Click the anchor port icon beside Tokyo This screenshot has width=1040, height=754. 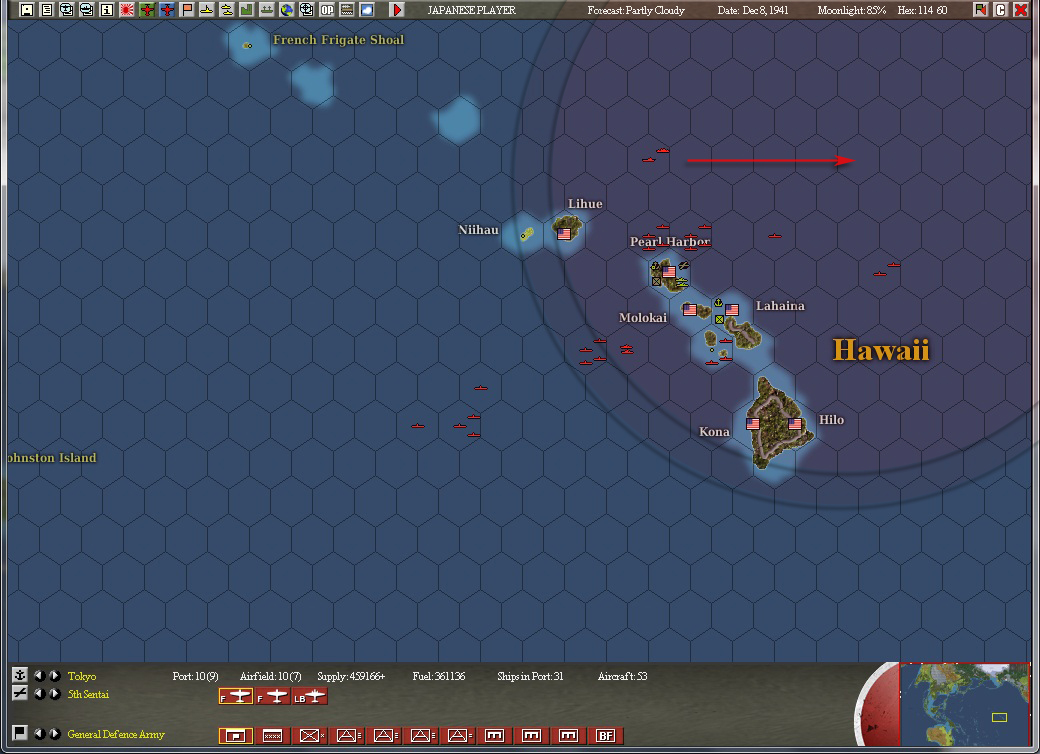click(19, 676)
